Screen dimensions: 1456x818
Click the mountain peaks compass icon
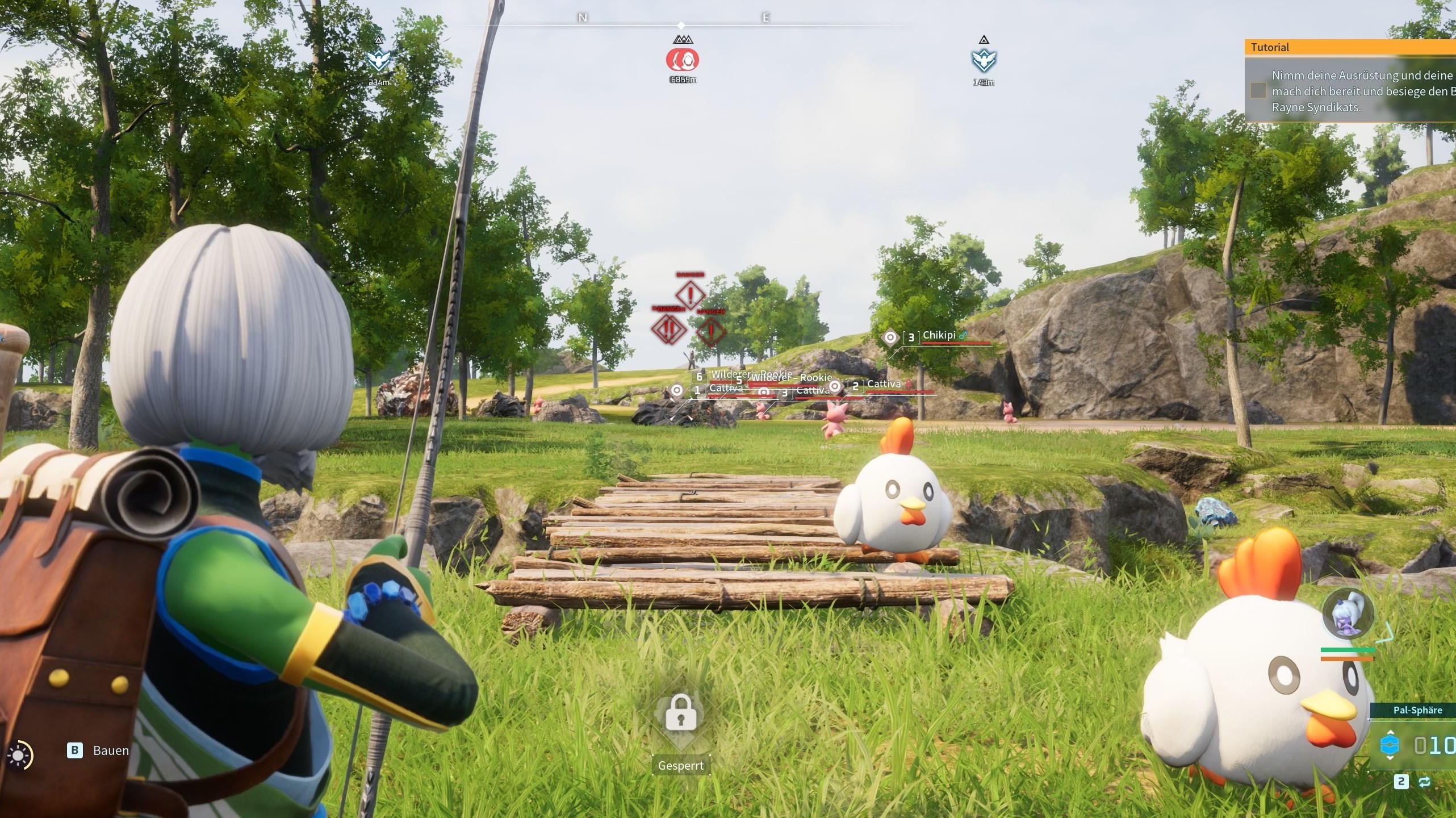click(682, 39)
